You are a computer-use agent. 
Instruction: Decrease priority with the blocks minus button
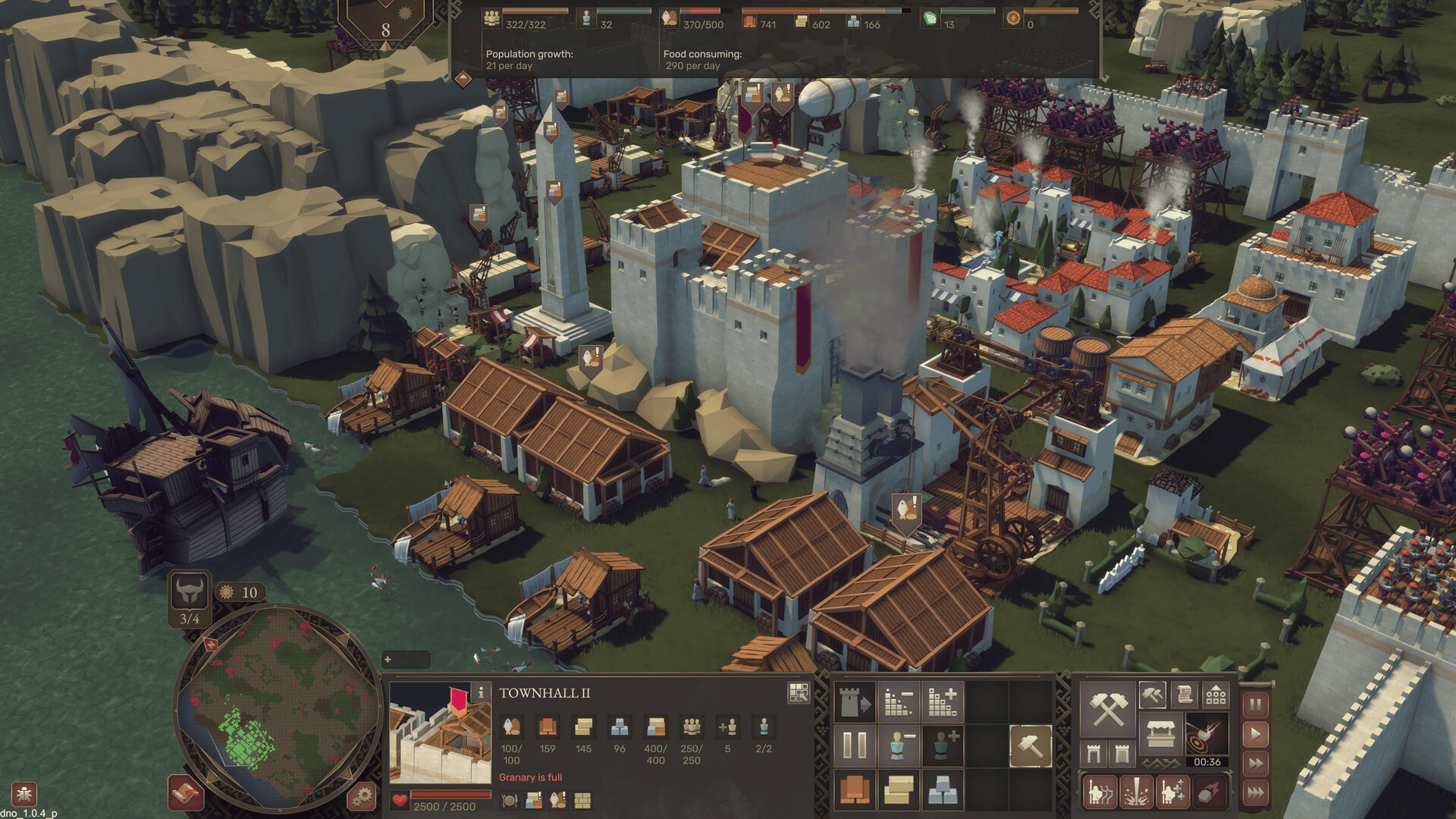898,703
